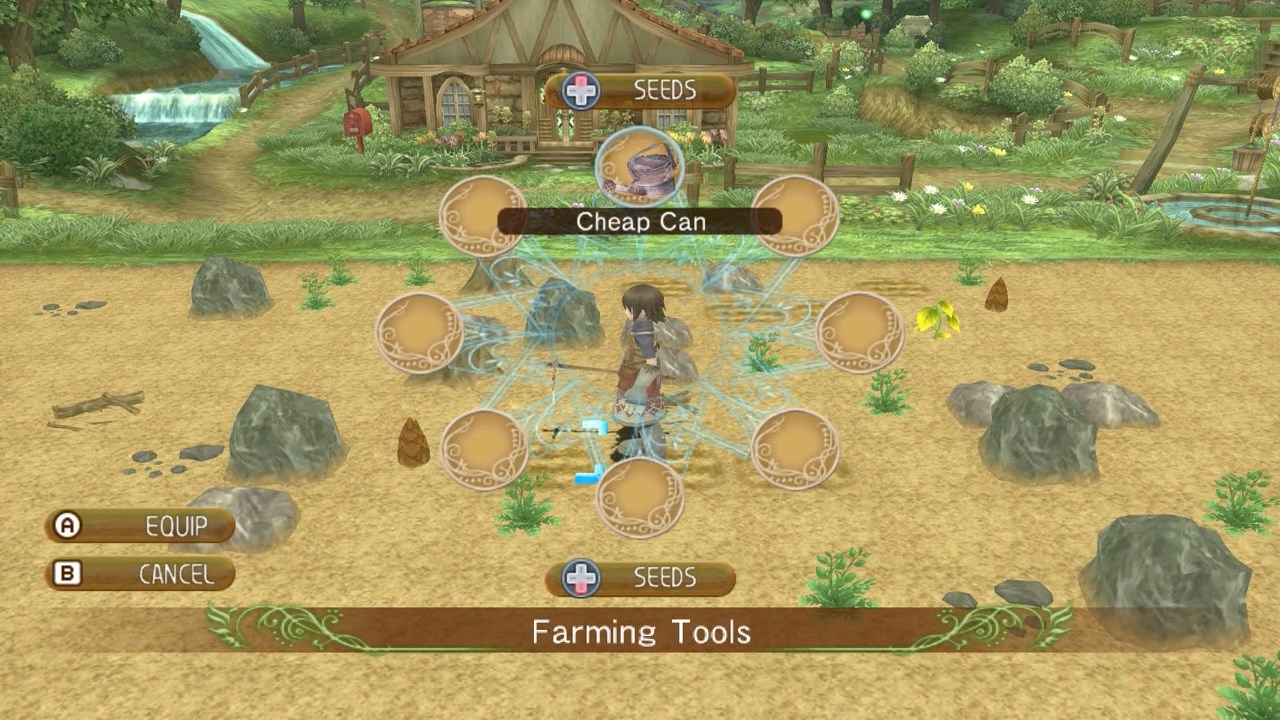Click the empty slot left of Cheap Can
The height and width of the screenshot is (720, 1280).
coord(483,215)
